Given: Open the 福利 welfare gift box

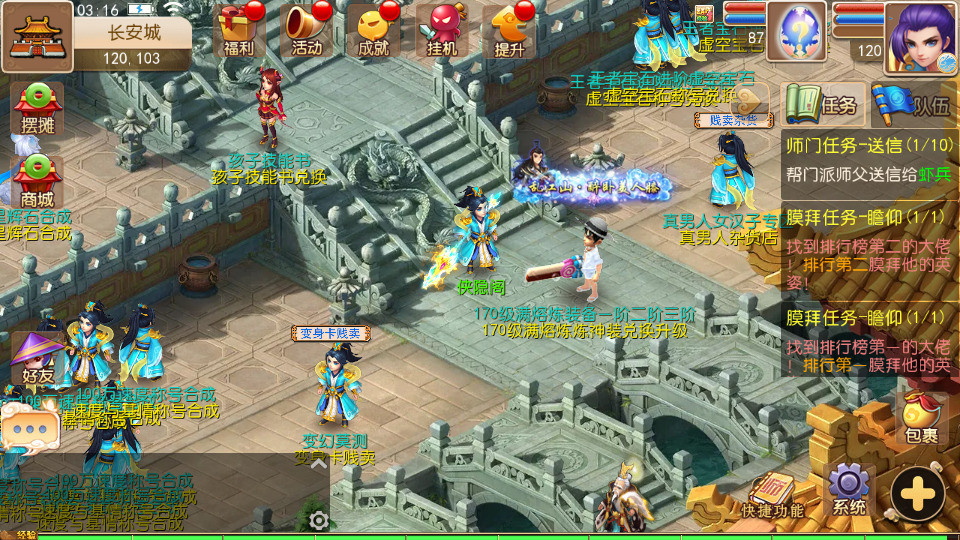Looking at the screenshot, I should coord(238,30).
